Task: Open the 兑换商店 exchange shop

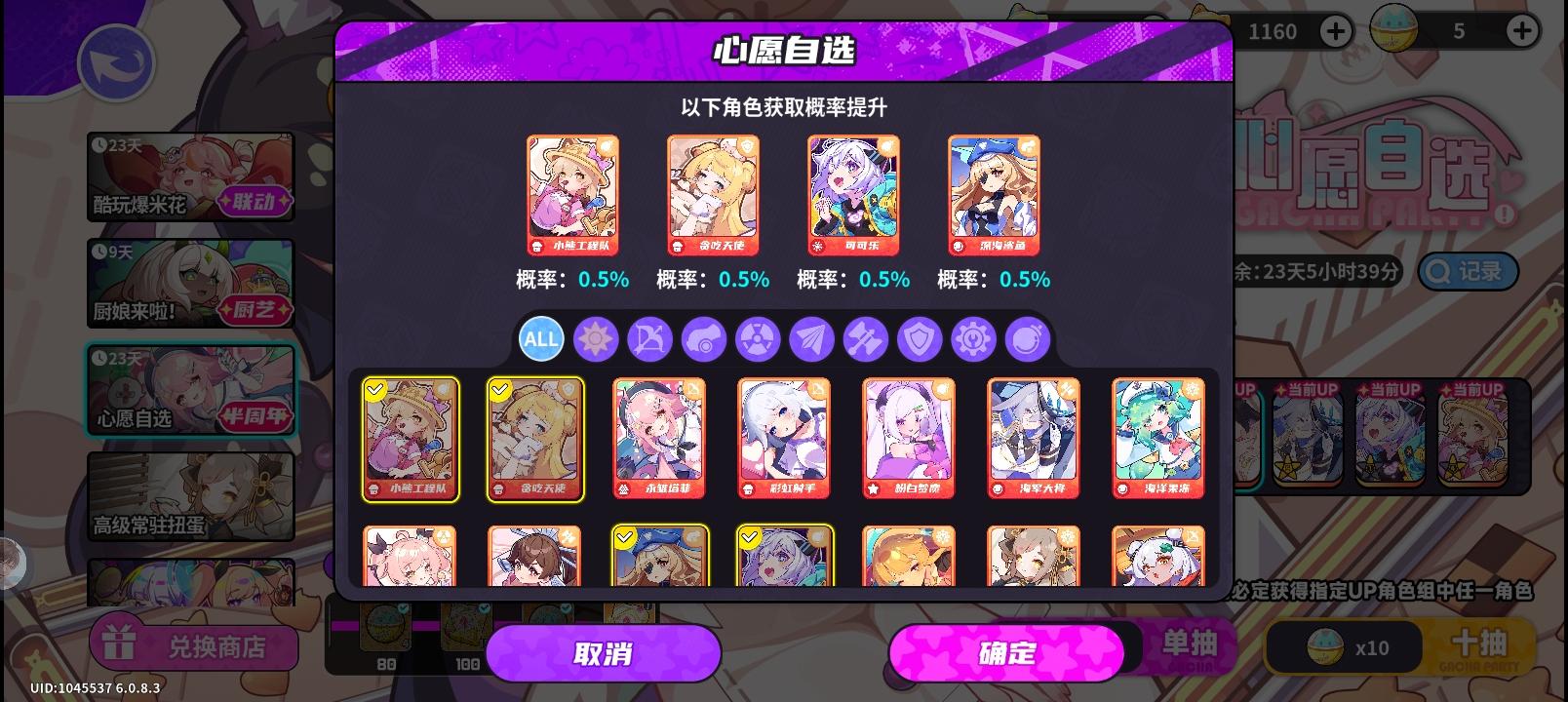Action: pos(194,645)
